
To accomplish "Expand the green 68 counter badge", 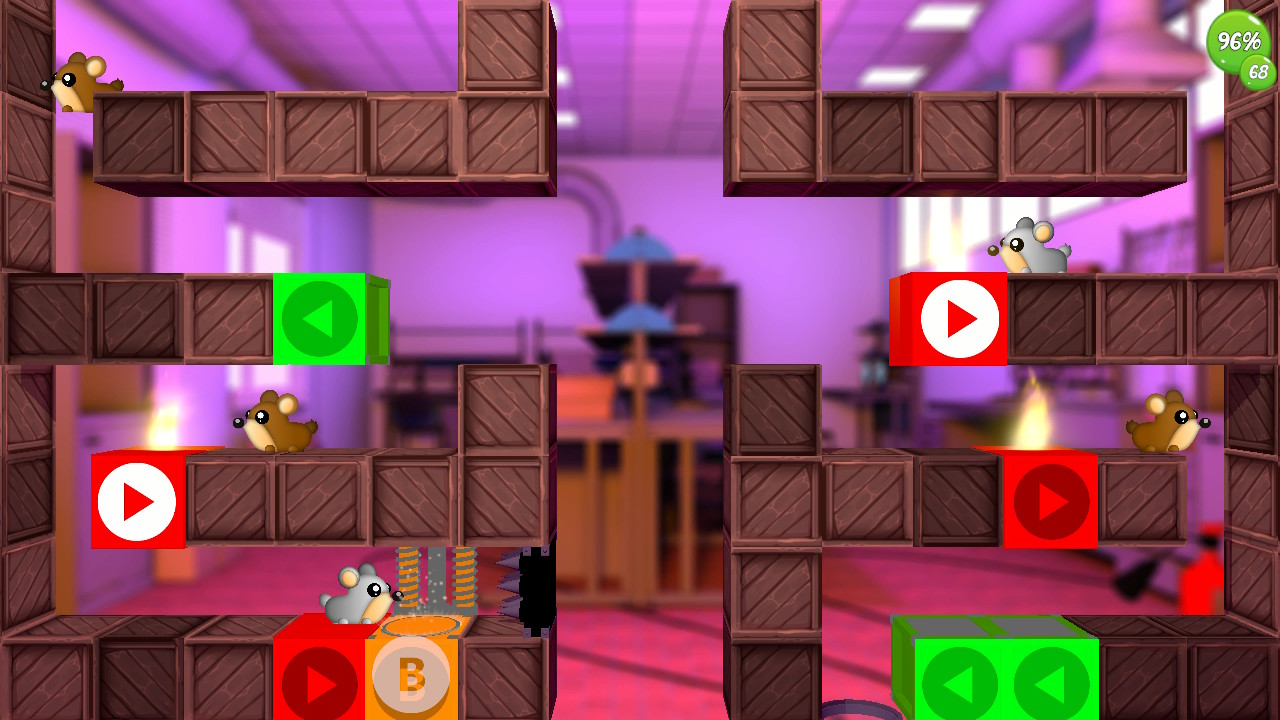I will tap(1256, 73).
